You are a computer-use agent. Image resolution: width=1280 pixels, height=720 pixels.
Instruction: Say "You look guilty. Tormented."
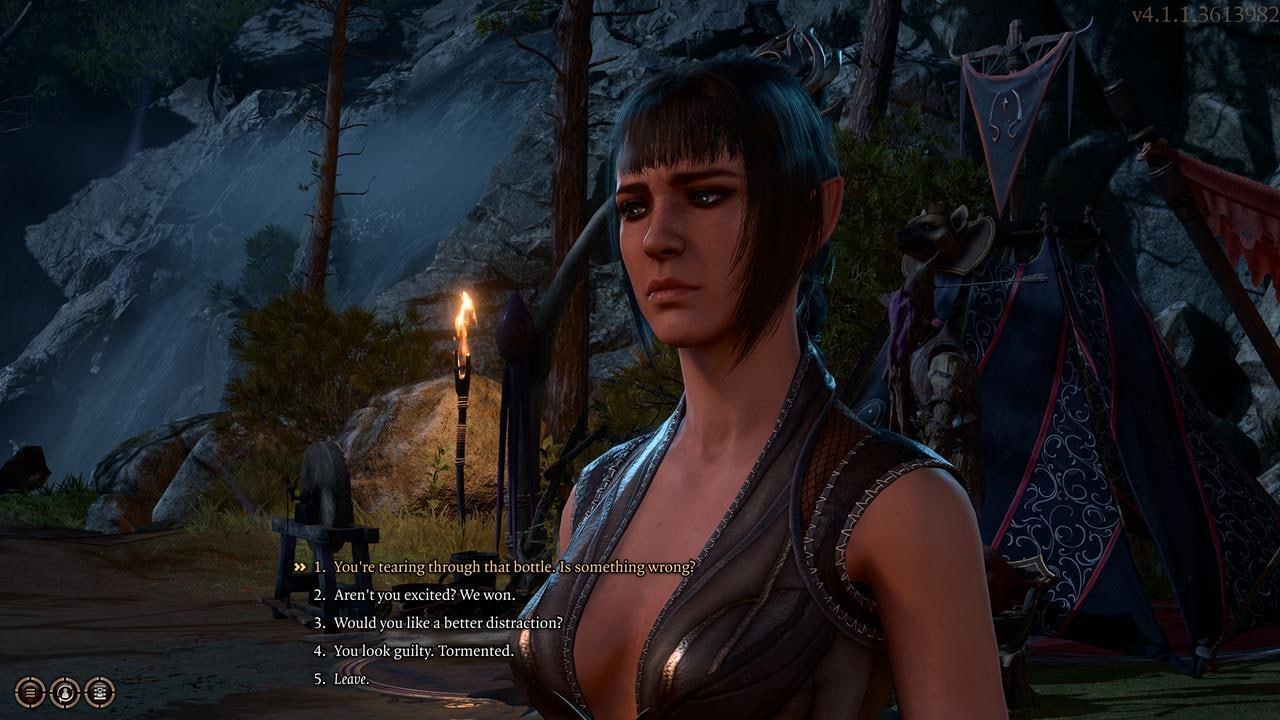[423, 651]
